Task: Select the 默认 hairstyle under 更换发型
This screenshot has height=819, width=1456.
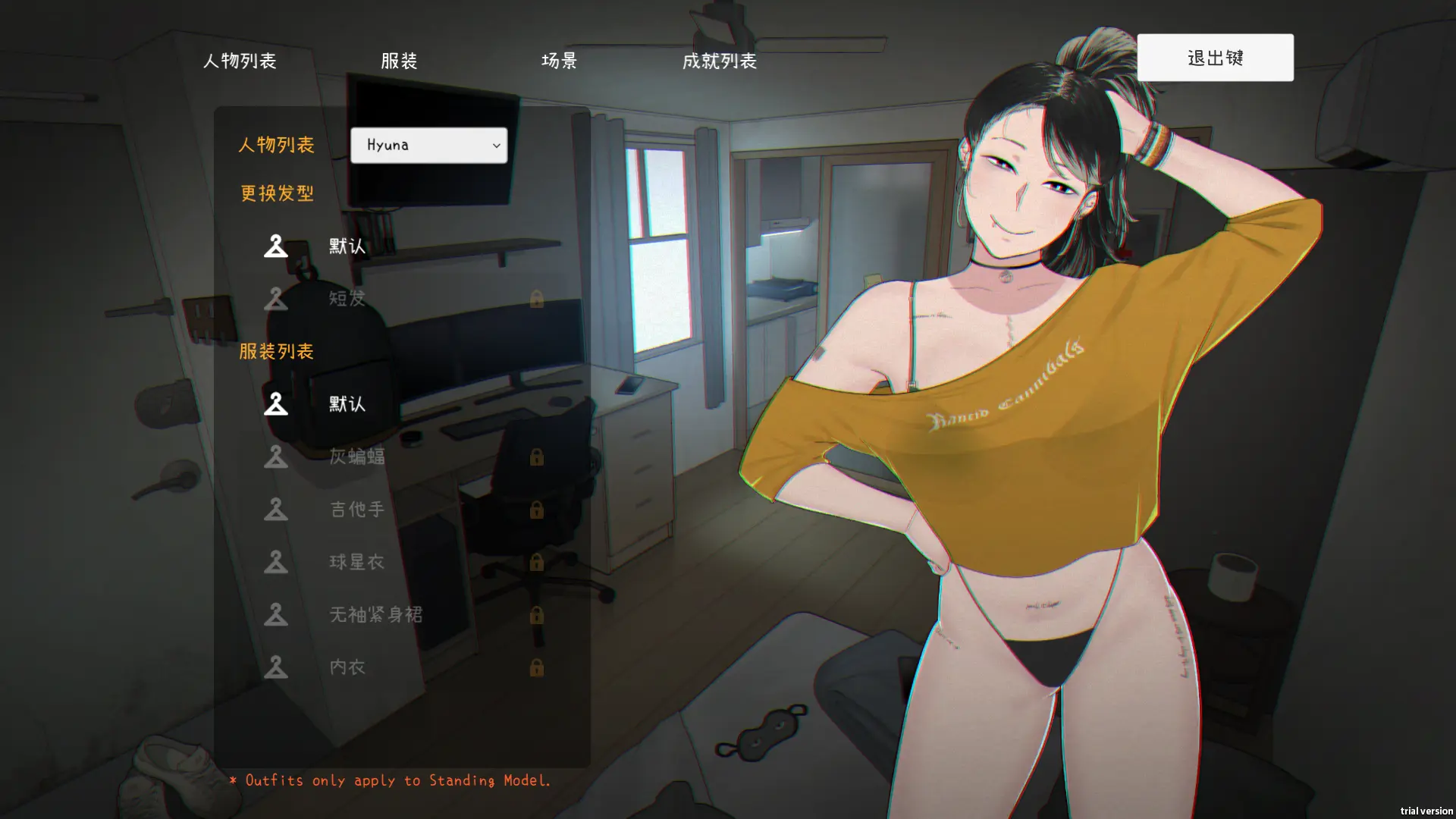Action: tap(347, 246)
